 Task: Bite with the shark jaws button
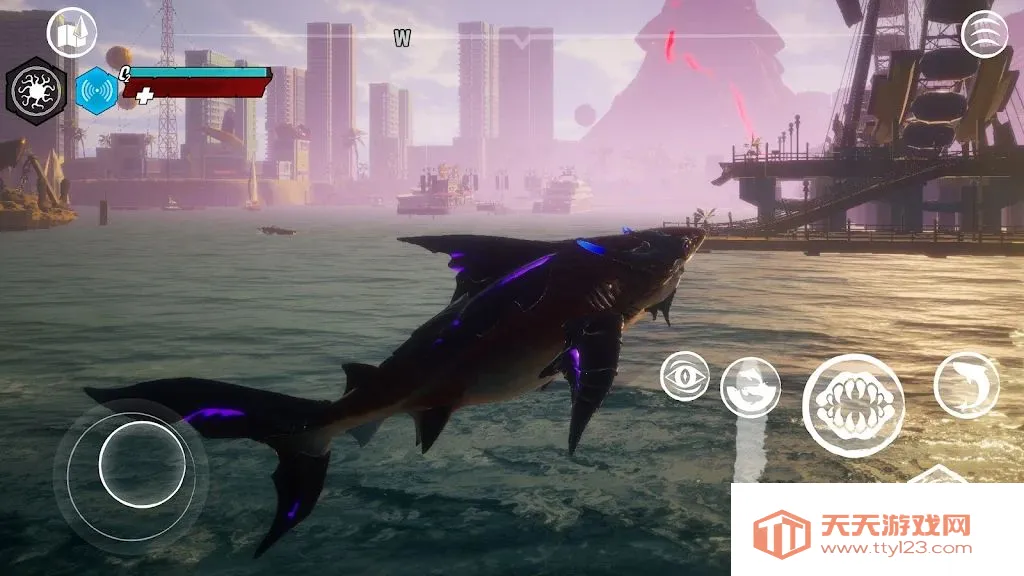(x=853, y=405)
